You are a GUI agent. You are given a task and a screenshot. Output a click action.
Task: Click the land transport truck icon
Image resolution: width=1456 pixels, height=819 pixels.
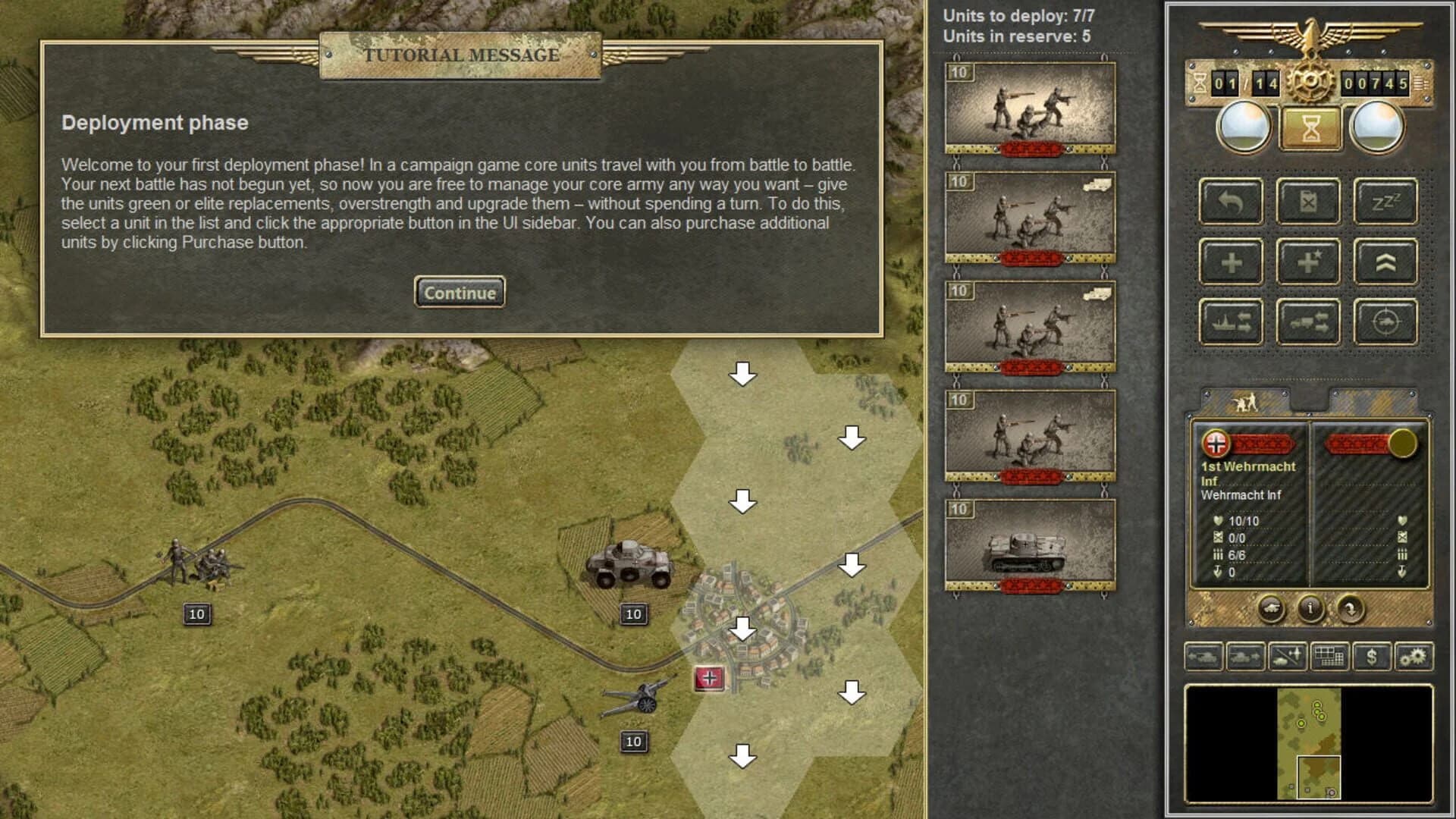(x=1309, y=320)
